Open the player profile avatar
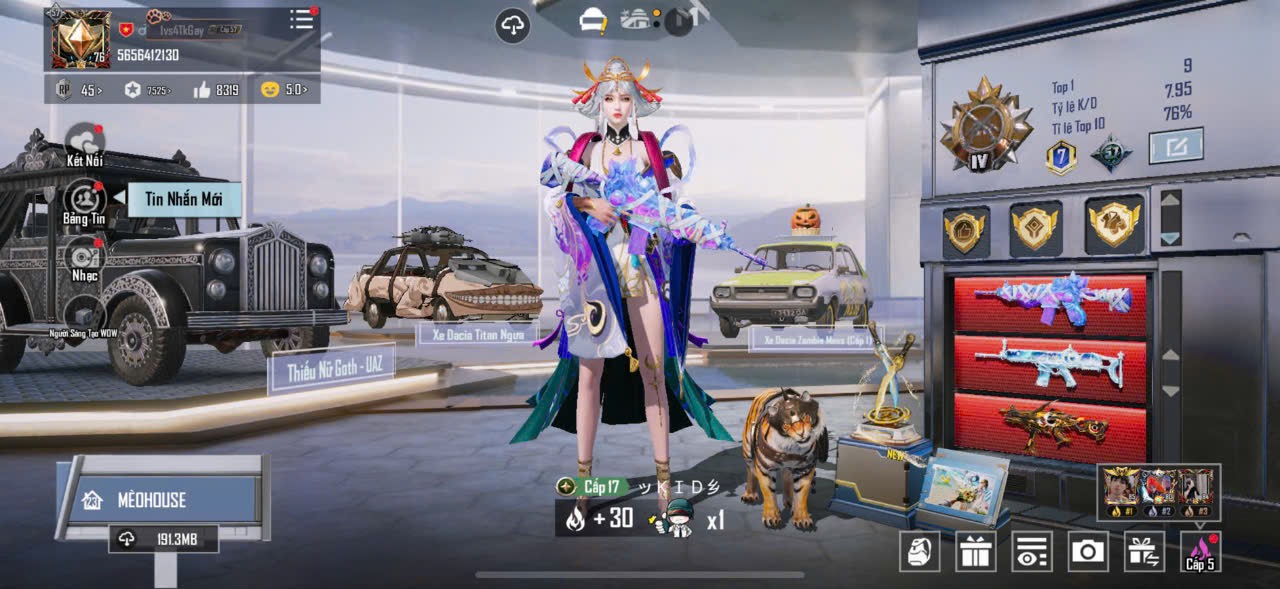The image size is (1280, 589). [x=82, y=39]
